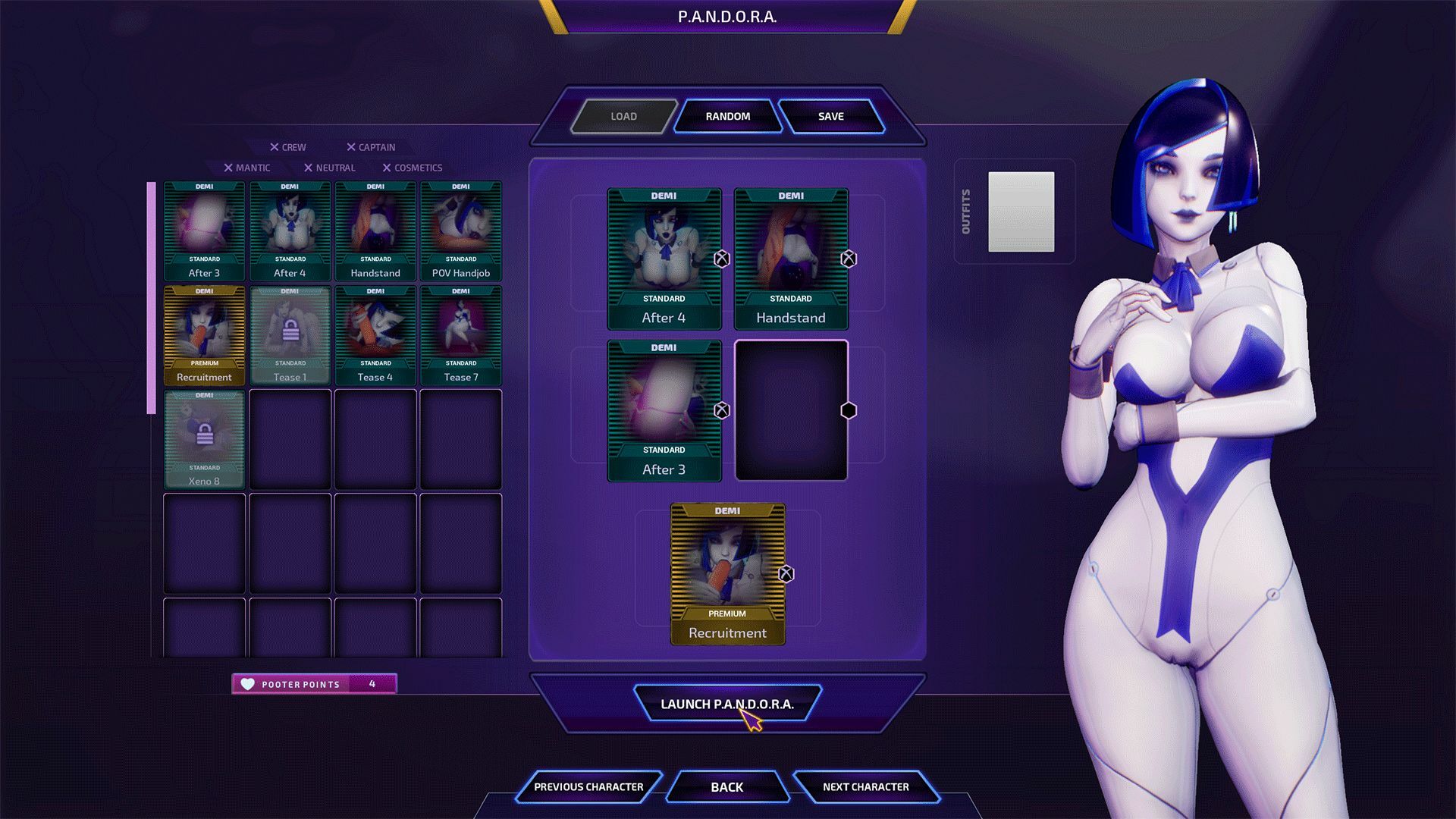This screenshot has width=1456, height=819.
Task: Toggle the Crew filter
Action: coord(288,147)
